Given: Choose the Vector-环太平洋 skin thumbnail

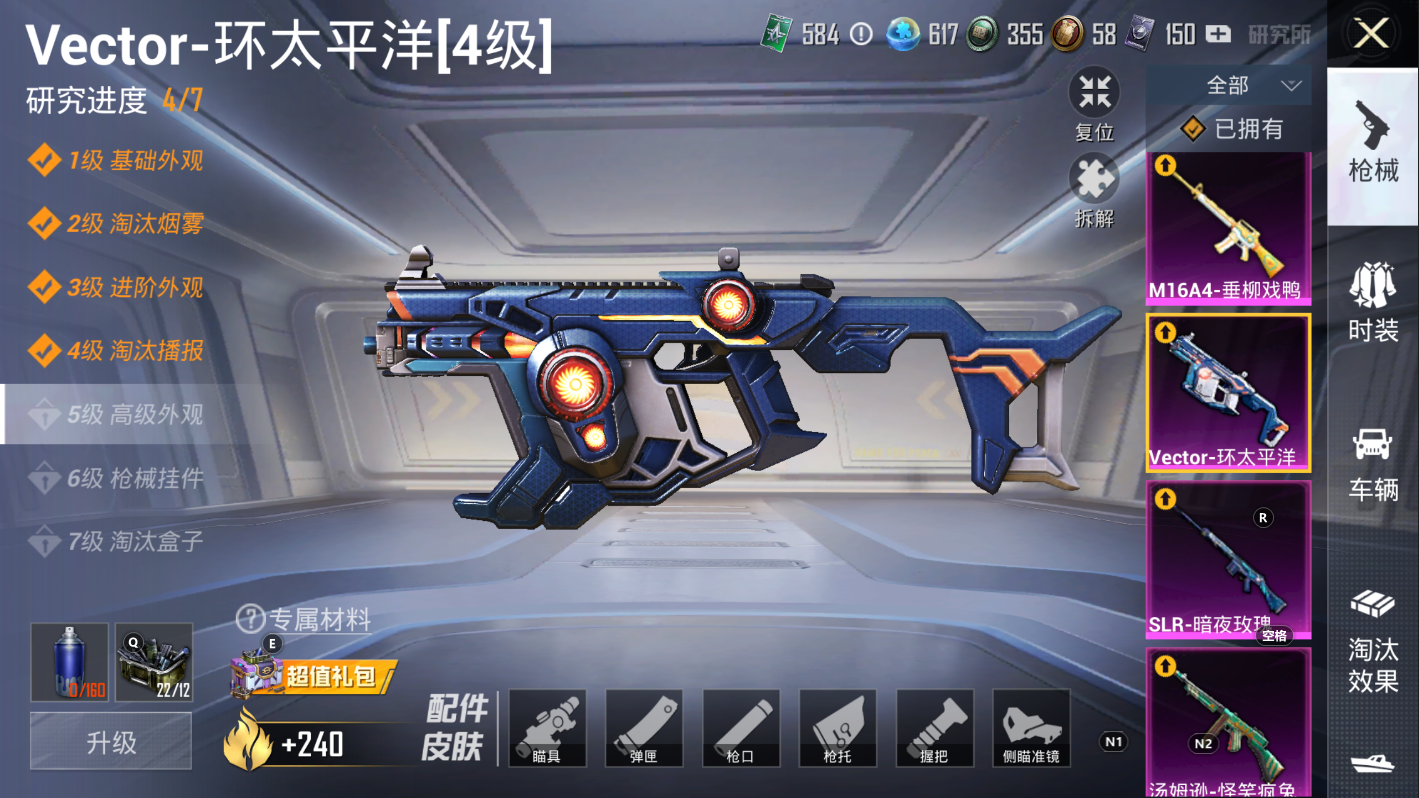Looking at the screenshot, I should (x=1227, y=391).
